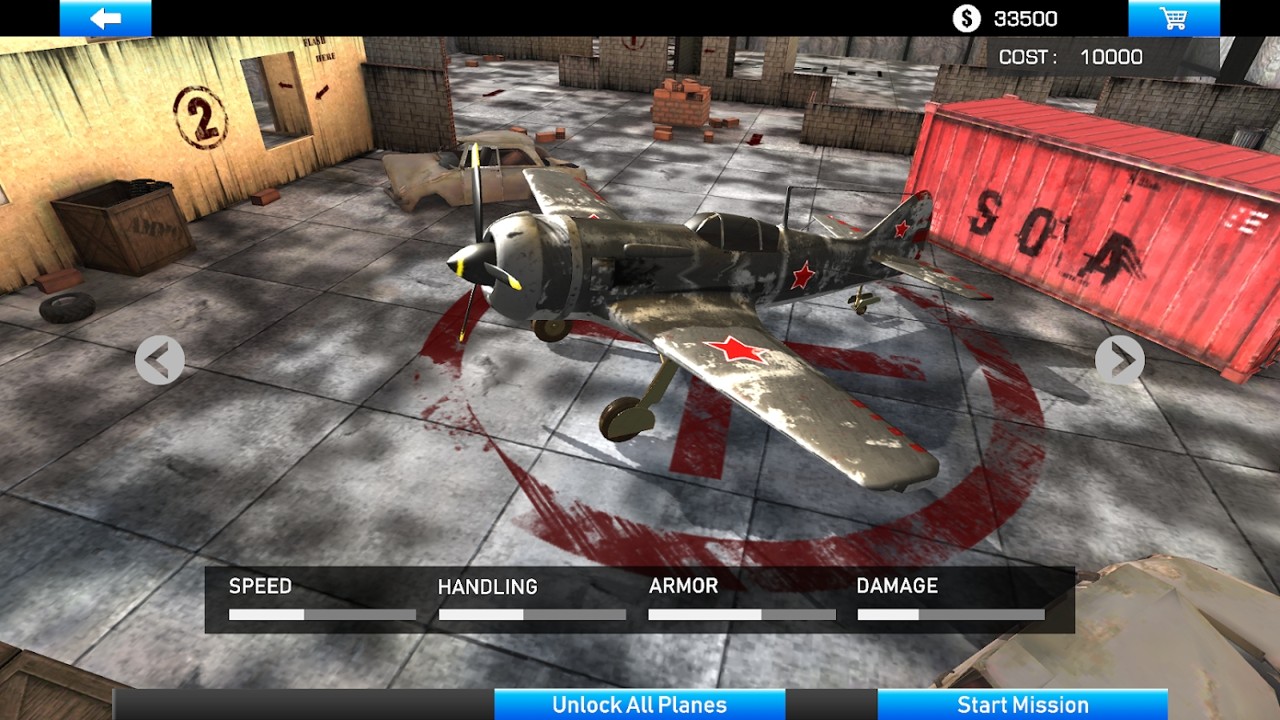Image resolution: width=1280 pixels, height=720 pixels.
Task: Click the SPEED stat label
Action: (259, 587)
